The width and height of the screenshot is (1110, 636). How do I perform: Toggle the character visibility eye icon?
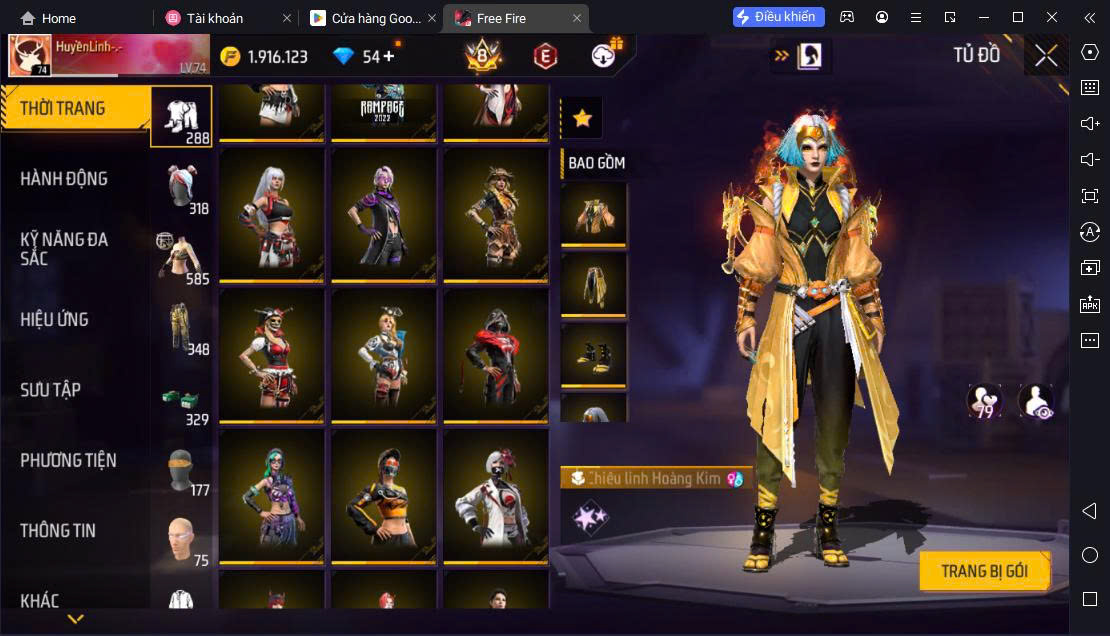pyautogui.click(x=1035, y=402)
